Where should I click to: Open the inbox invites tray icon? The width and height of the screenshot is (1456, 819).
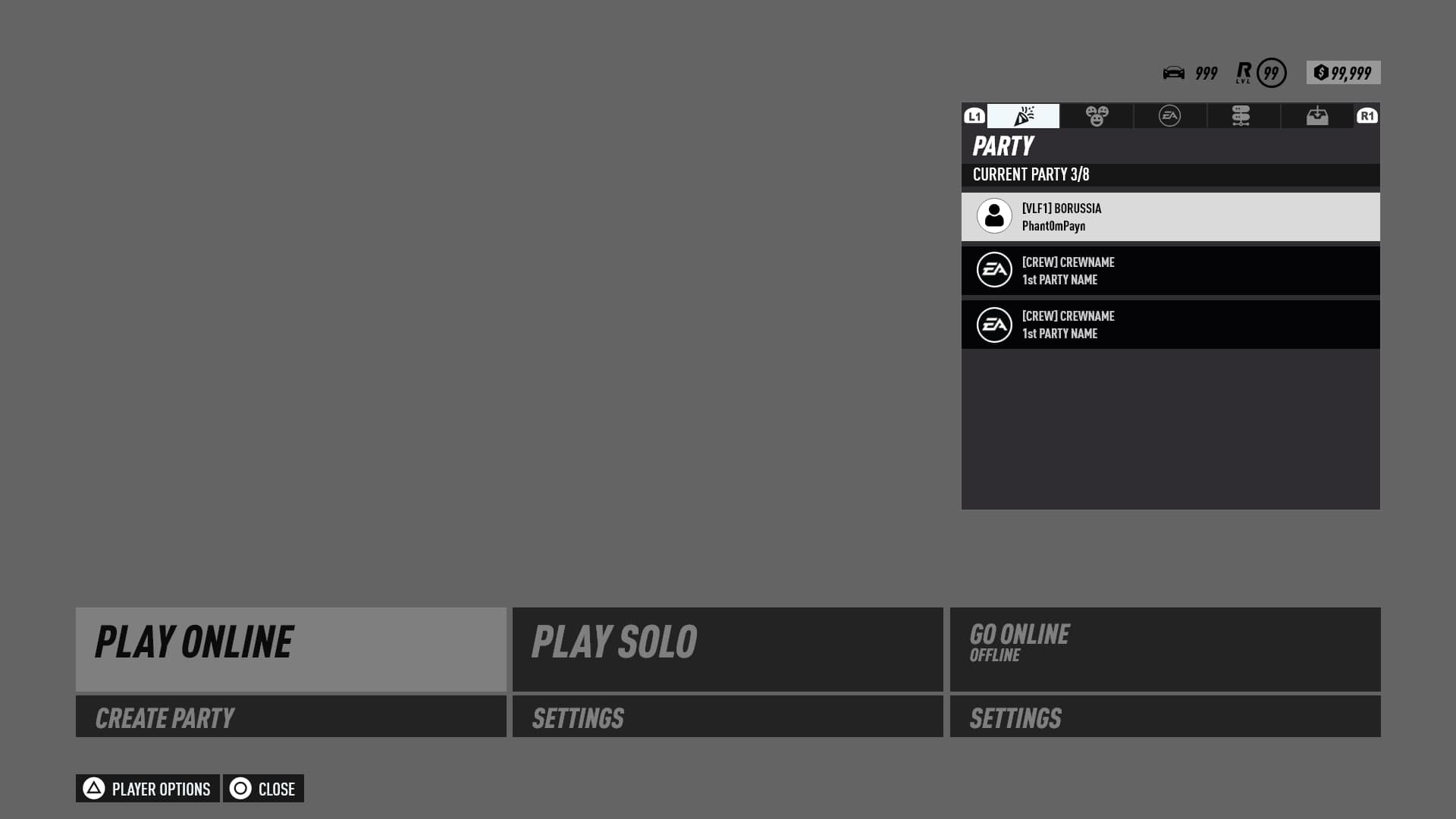point(1316,116)
